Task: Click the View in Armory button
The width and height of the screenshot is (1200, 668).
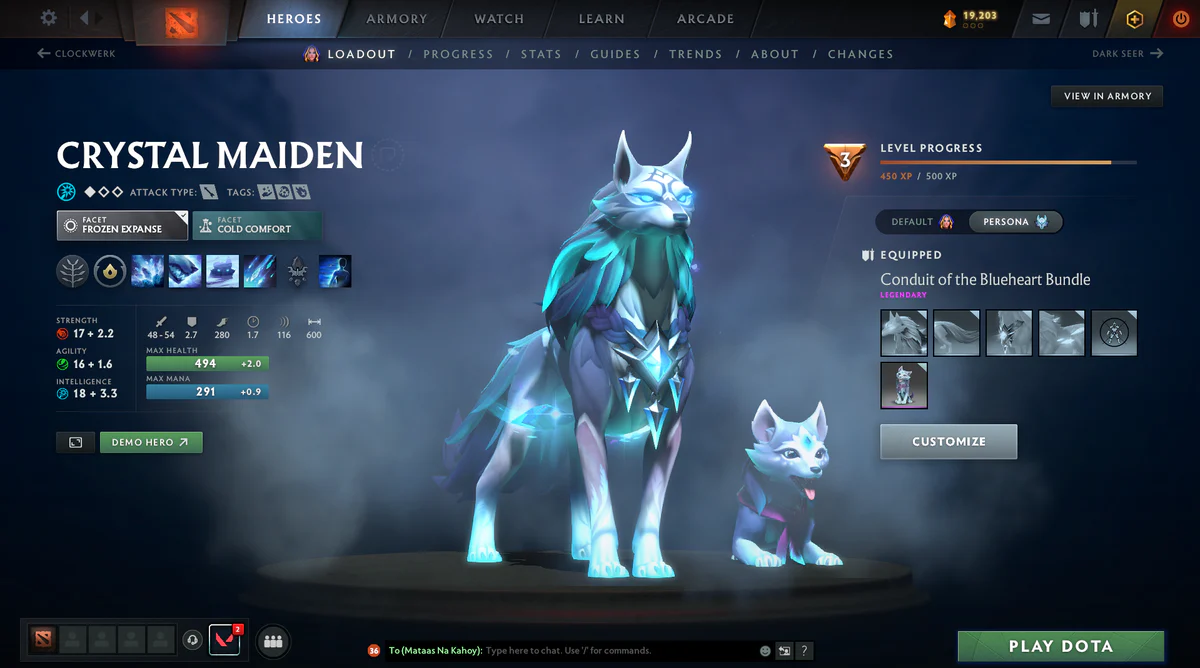Action: click(x=1107, y=96)
